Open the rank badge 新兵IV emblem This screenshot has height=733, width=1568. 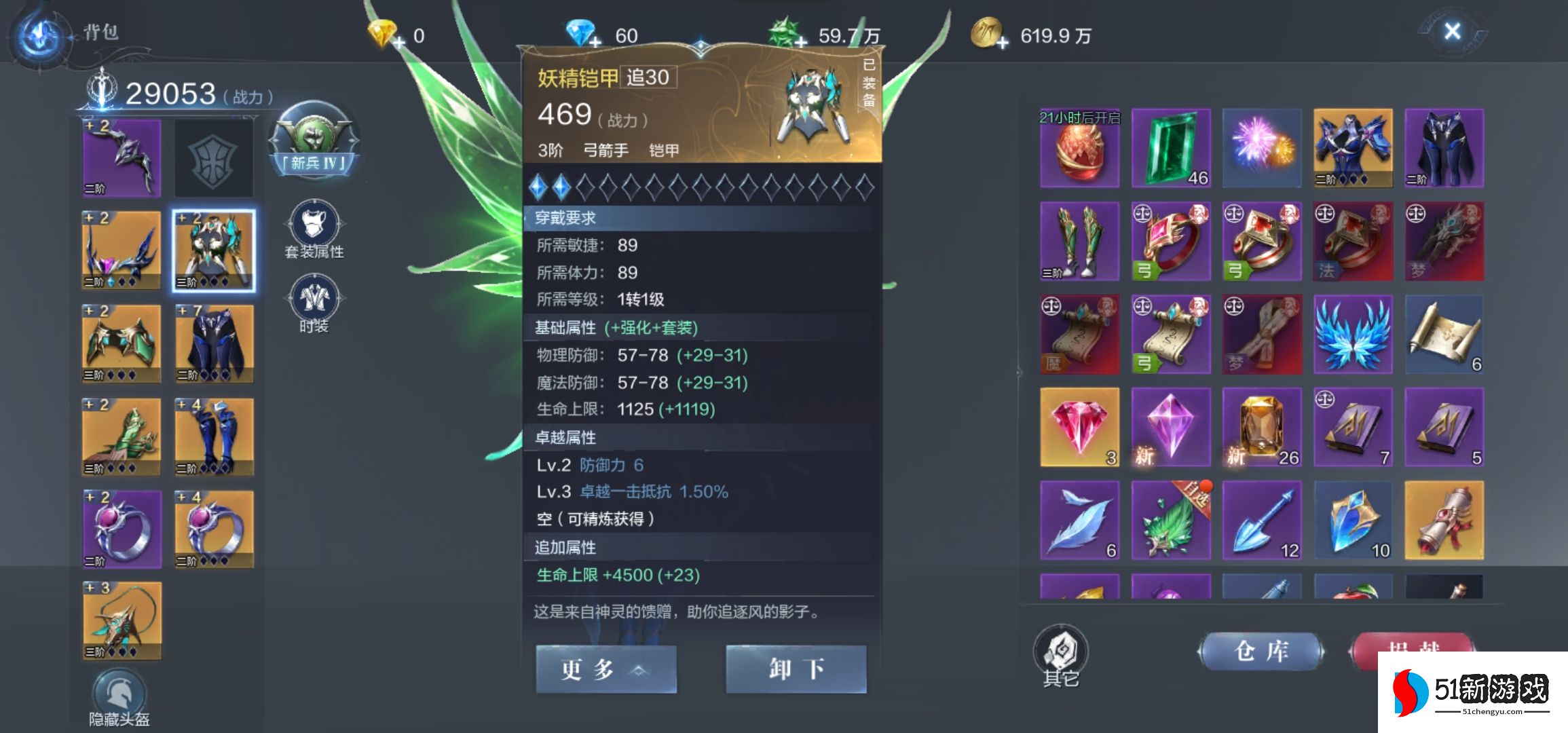[x=314, y=139]
